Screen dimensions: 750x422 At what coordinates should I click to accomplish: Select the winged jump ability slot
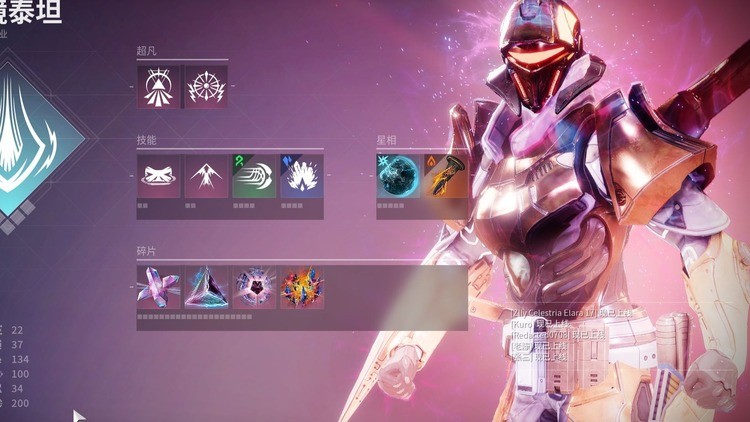click(206, 176)
